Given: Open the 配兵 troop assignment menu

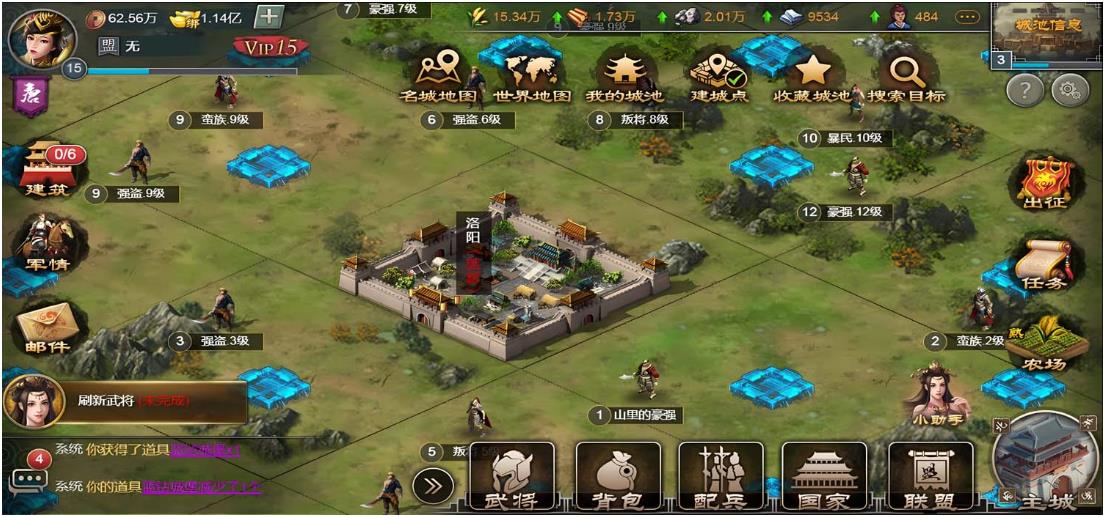Looking at the screenshot, I should pos(720,480).
